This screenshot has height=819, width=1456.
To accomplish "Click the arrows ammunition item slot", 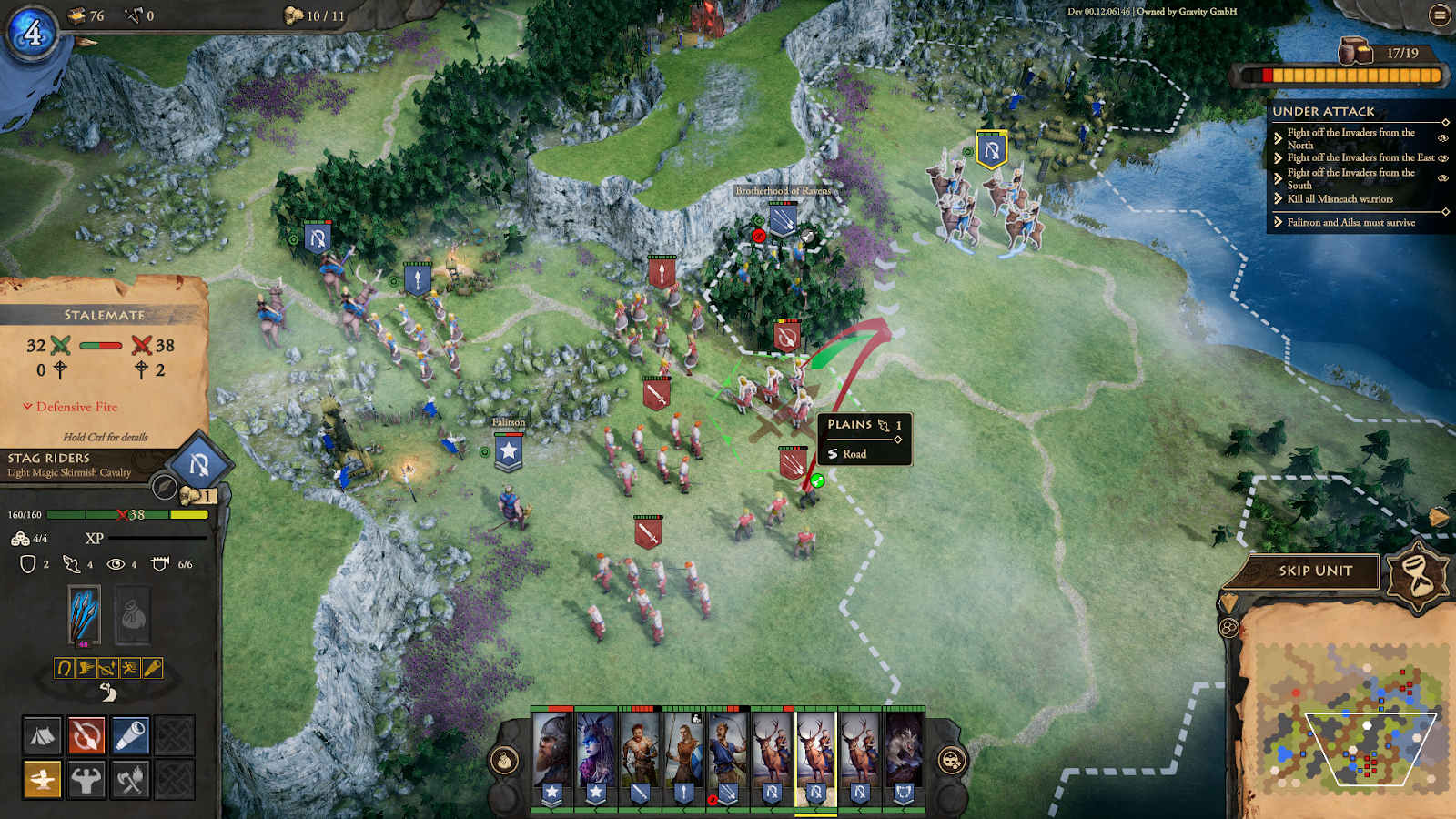I will pos(84,614).
